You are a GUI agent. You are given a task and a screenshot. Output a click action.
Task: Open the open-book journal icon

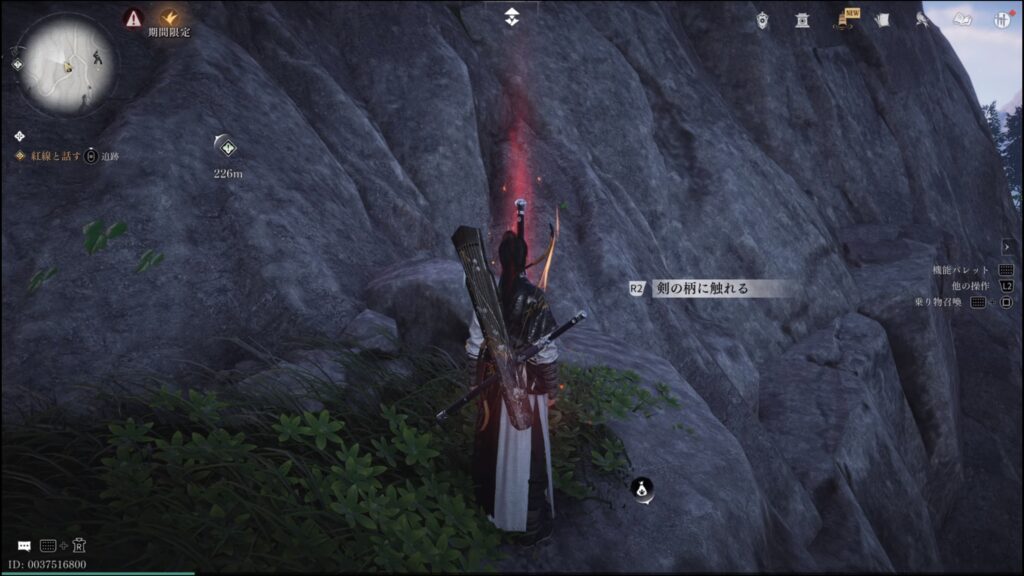click(x=962, y=19)
